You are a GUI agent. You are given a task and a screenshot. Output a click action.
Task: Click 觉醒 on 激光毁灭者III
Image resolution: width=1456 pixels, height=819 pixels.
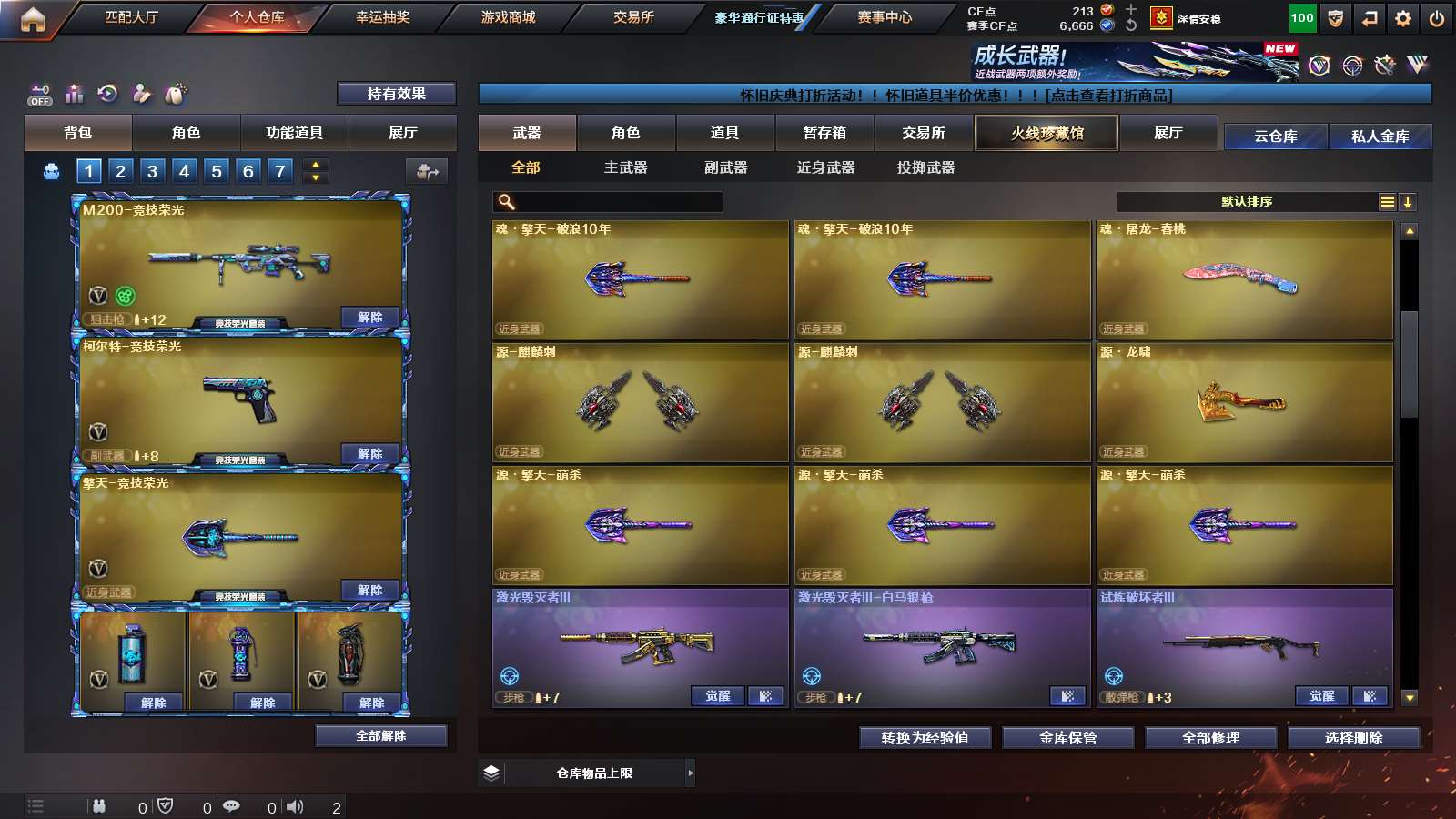[718, 694]
